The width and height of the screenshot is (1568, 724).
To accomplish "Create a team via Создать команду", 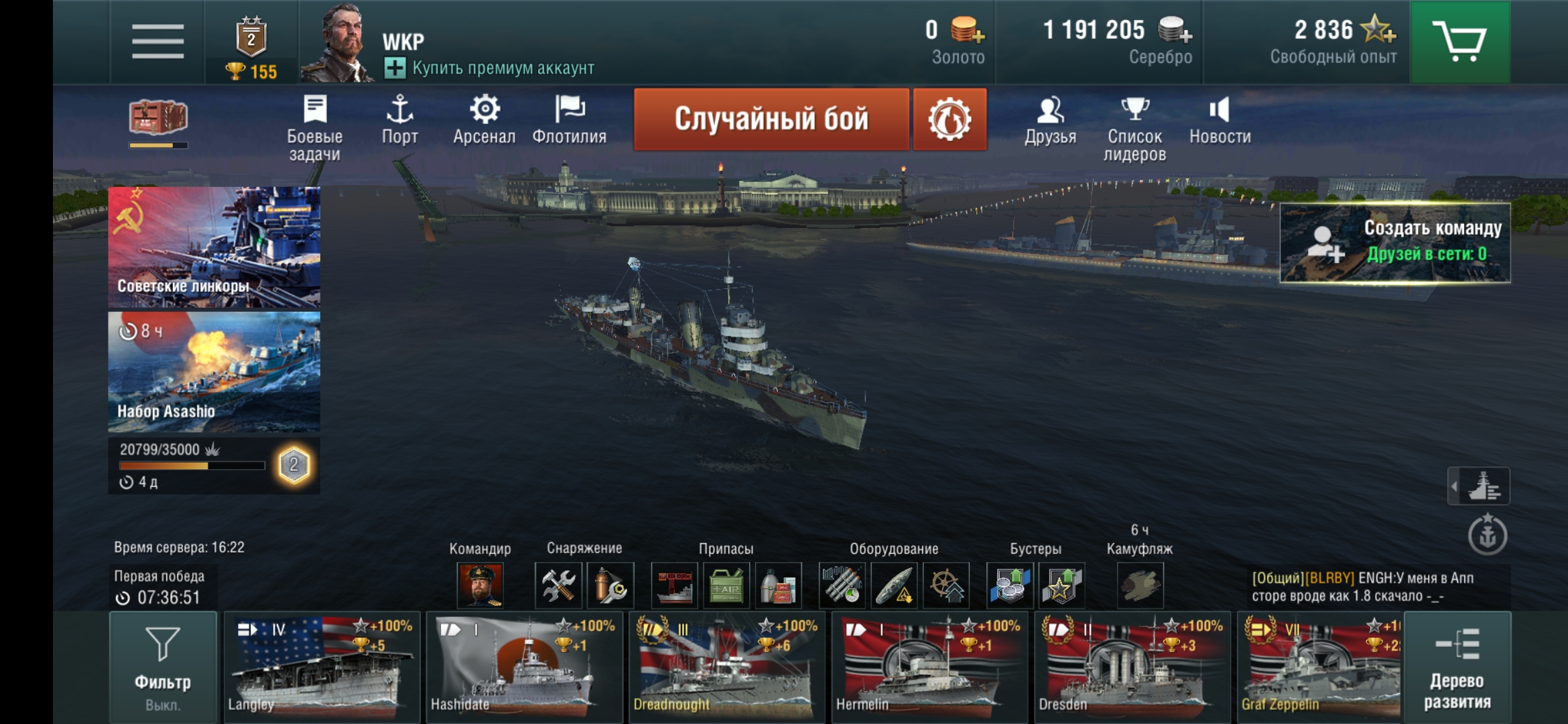I will click(1394, 242).
